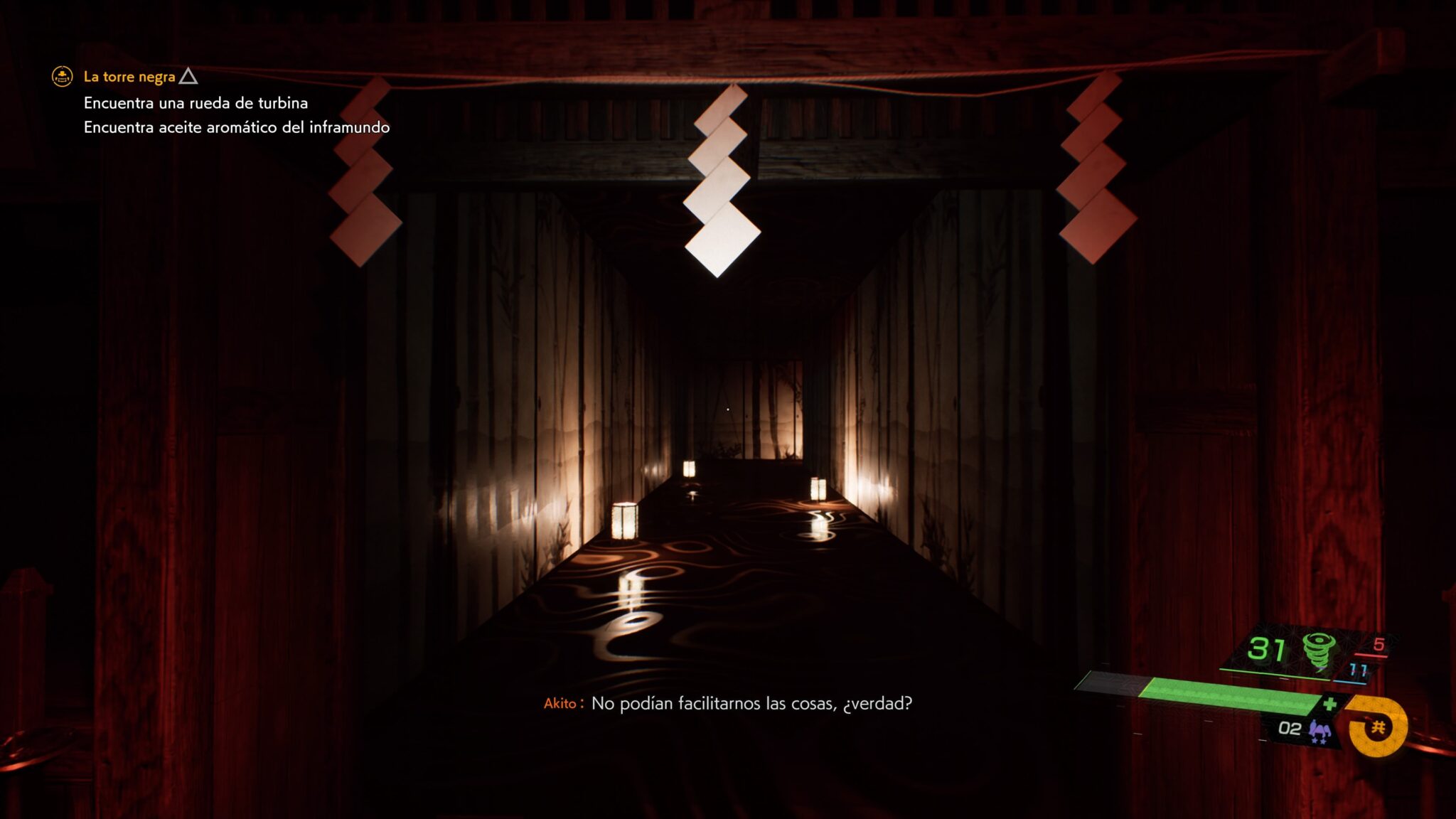The height and width of the screenshot is (819, 1456).
Task: Select objective 'Encuentra una rueda de turbina'
Action: (x=196, y=103)
